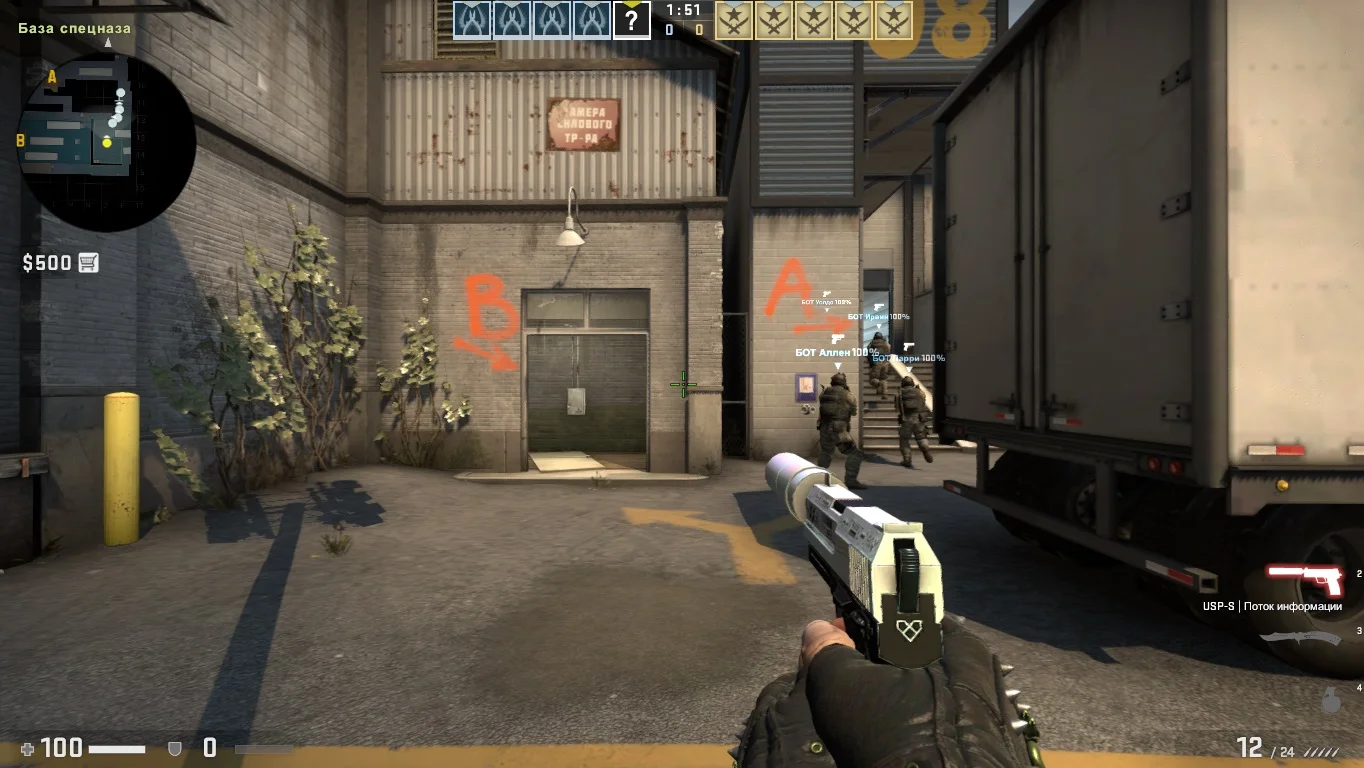Click the circular radar minimap
The width and height of the screenshot is (1364, 768).
[106, 142]
